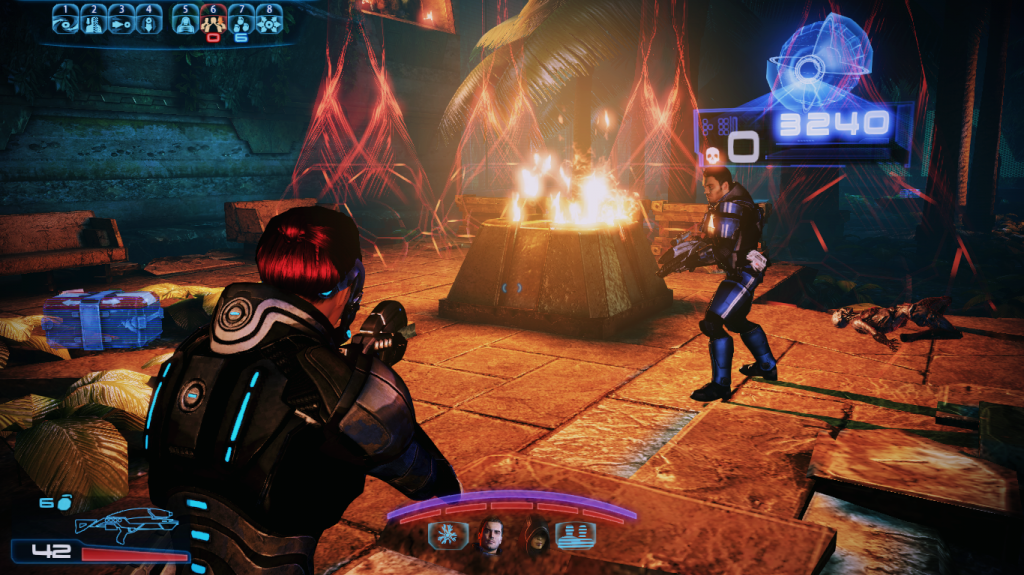Viewport: 1024px width, 575px height.
Task: Click the grenade icon above the weapon
Action: pyautogui.click(x=64, y=503)
